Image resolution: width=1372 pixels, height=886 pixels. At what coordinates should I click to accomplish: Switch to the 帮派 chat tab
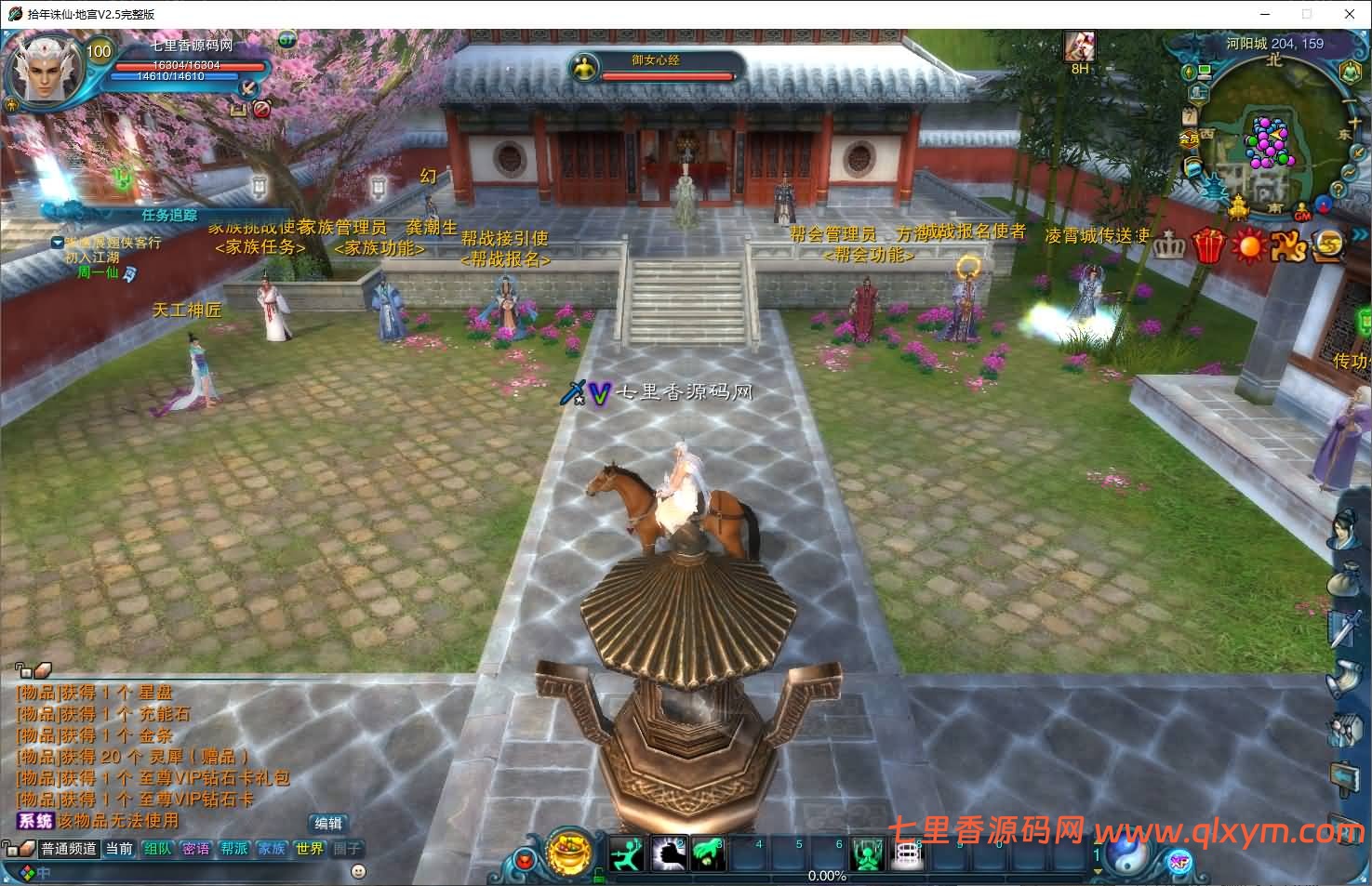(x=233, y=848)
